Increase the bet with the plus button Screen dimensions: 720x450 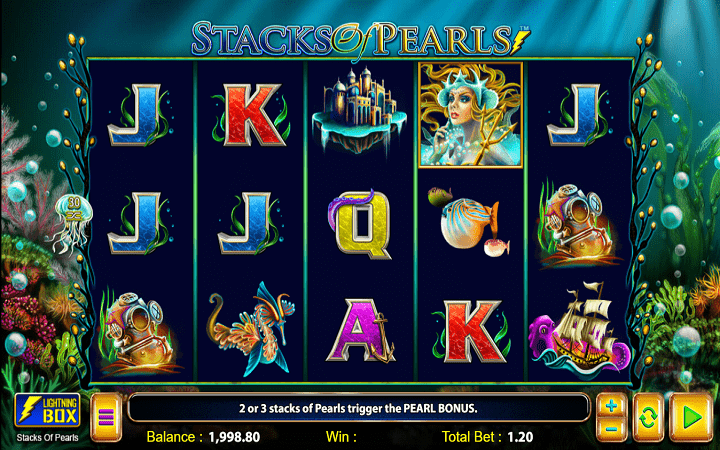point(612,407)
